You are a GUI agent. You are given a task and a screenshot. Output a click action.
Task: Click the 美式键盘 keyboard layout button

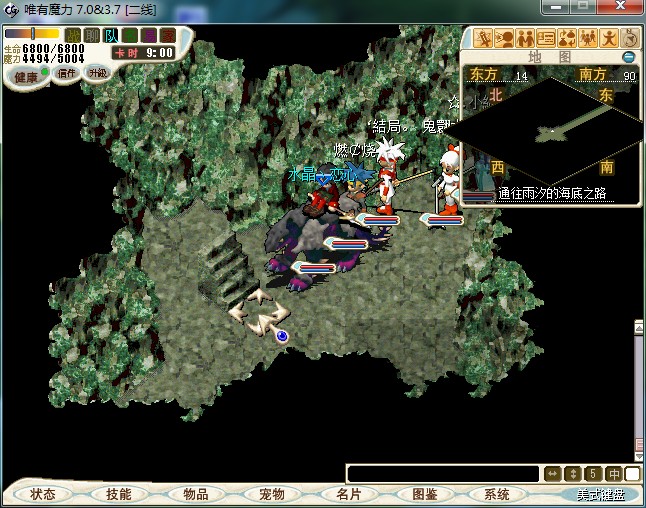click(x=600, y=494)
